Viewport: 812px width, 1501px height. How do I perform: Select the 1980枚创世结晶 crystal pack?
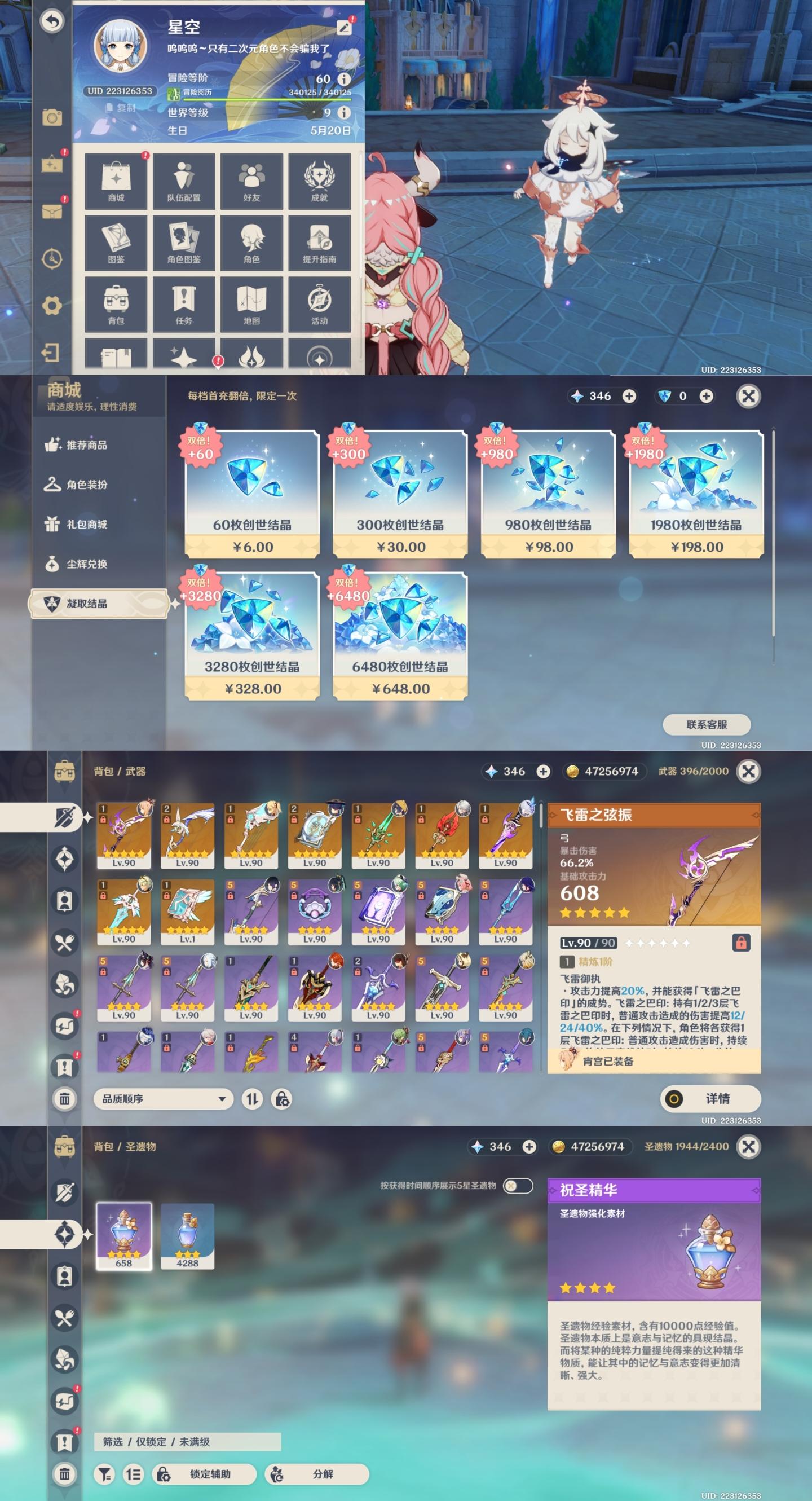[696, 494]
